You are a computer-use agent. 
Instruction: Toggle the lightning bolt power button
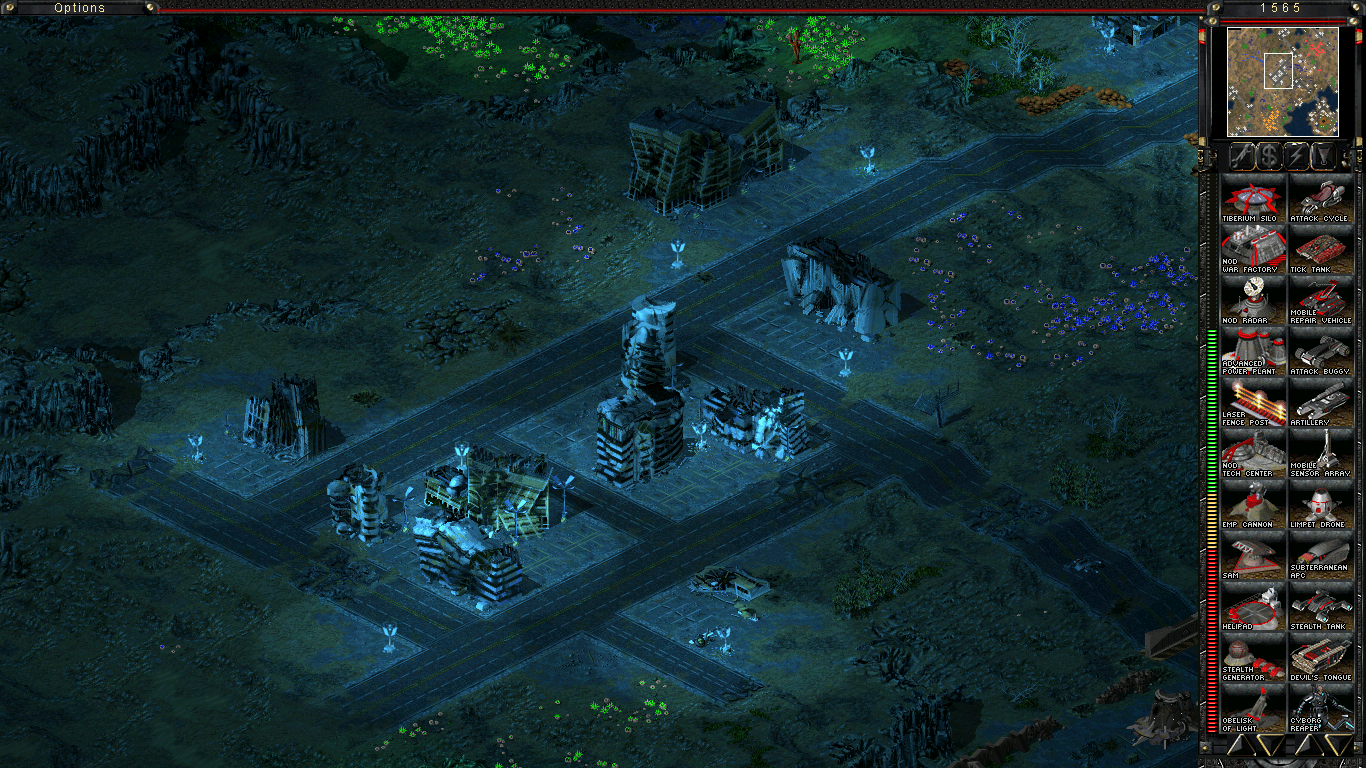pyautogui.click(x=1296, y=156)
